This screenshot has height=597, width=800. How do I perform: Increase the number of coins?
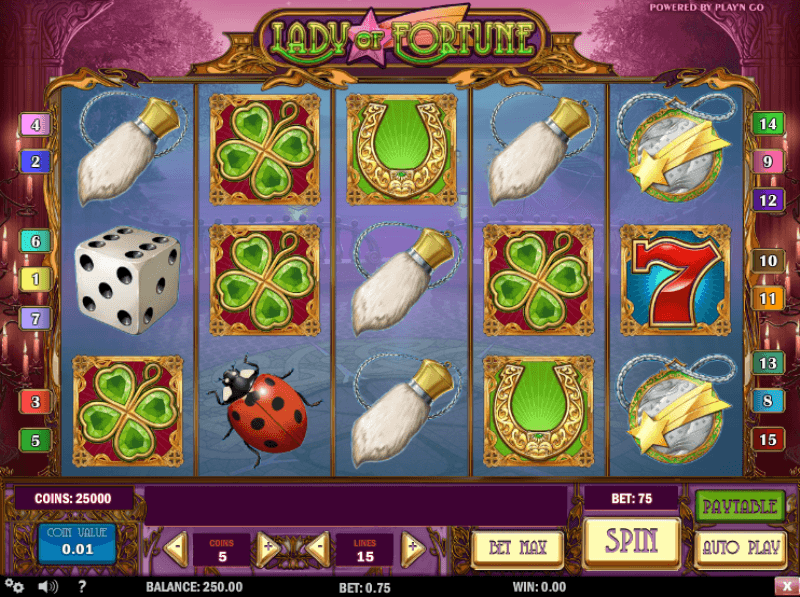click(x=267, y=547)
